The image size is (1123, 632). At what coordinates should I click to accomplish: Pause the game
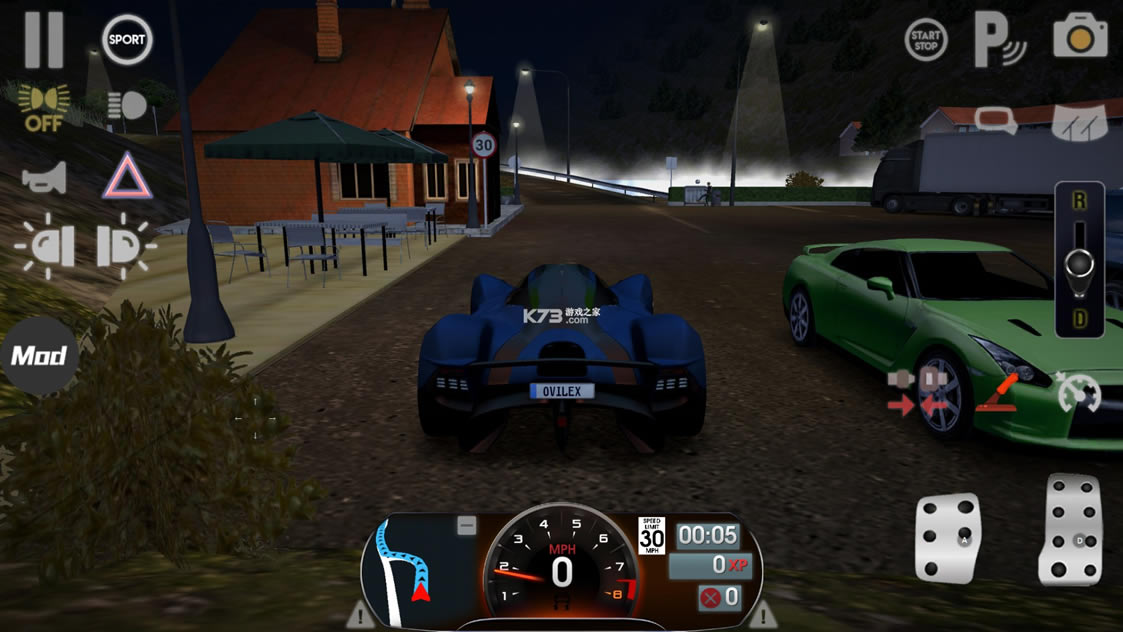[x=44, y=40]
